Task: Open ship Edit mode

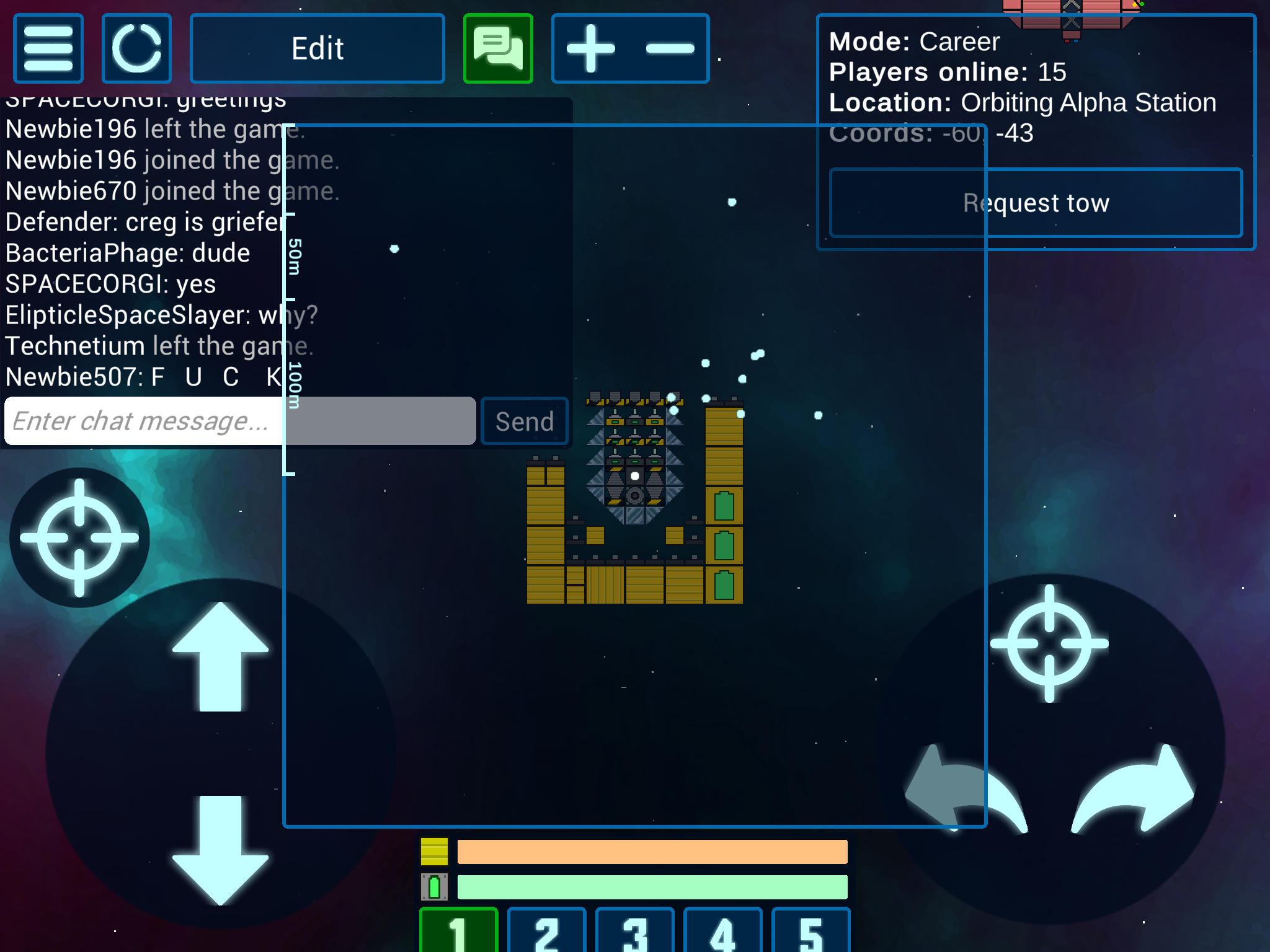Action: (x=317, y=48)
